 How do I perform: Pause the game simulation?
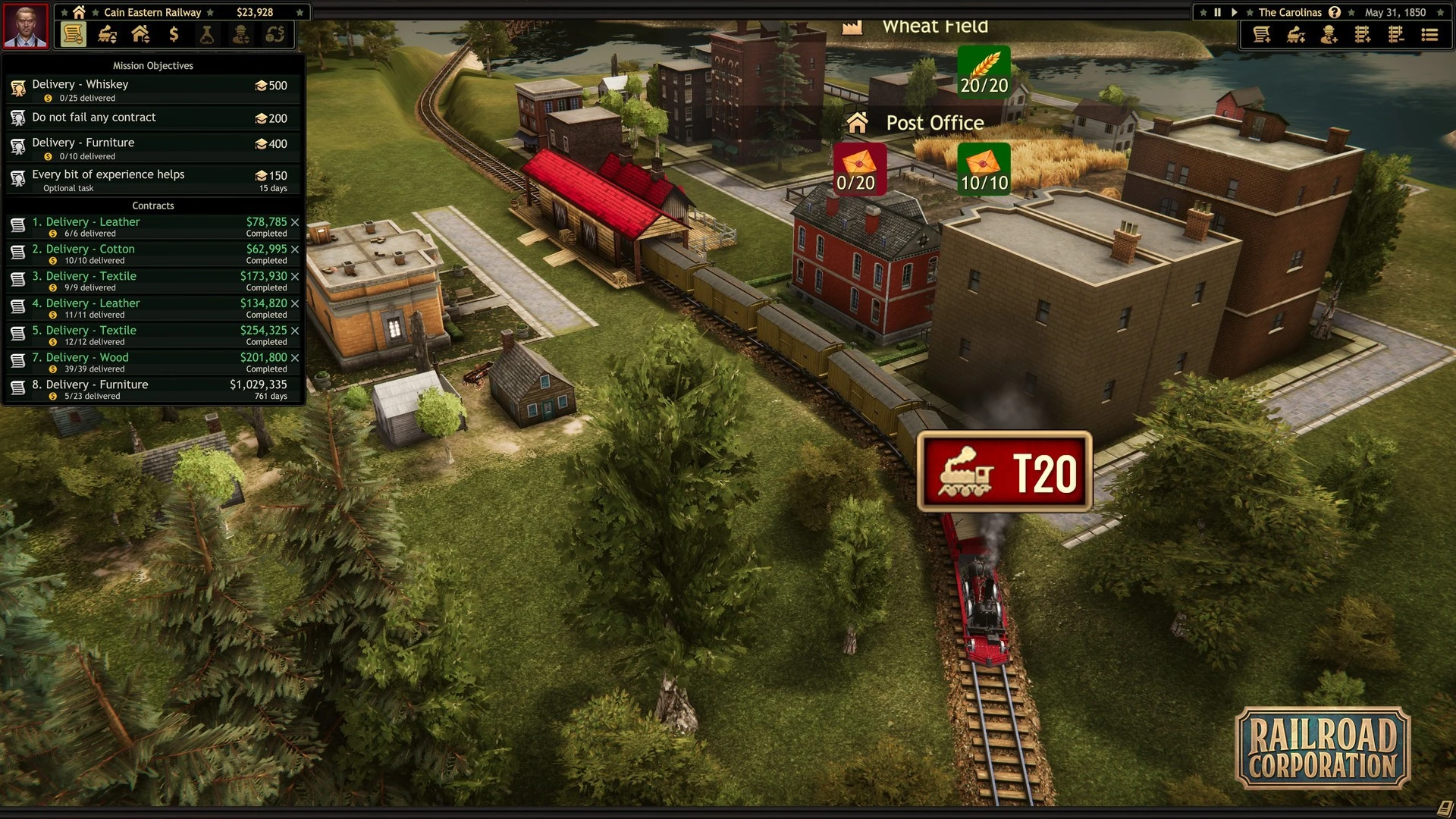(1218, 12)
